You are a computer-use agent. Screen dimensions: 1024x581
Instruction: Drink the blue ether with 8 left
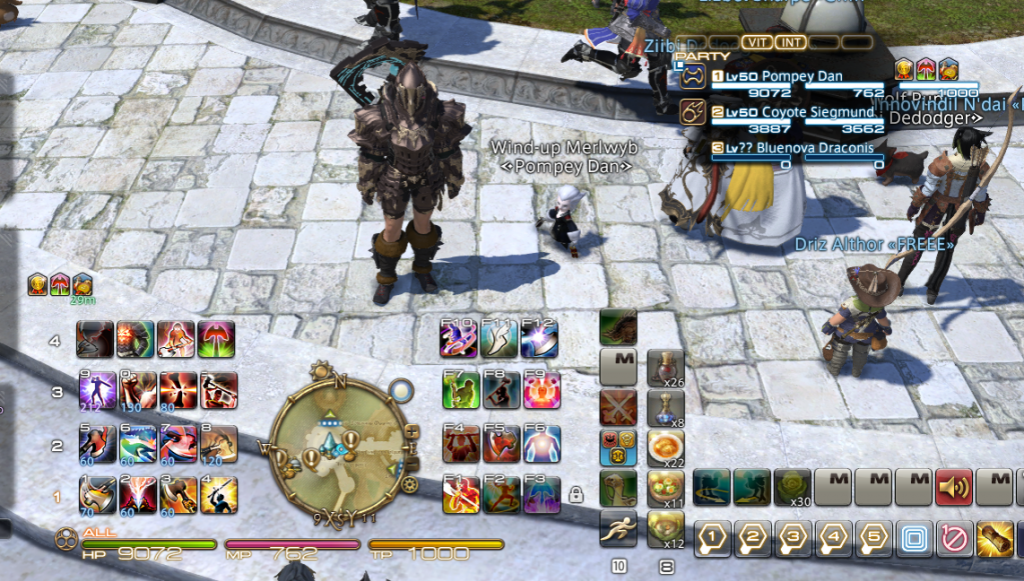pyautogui.click(x=665, y=408)
